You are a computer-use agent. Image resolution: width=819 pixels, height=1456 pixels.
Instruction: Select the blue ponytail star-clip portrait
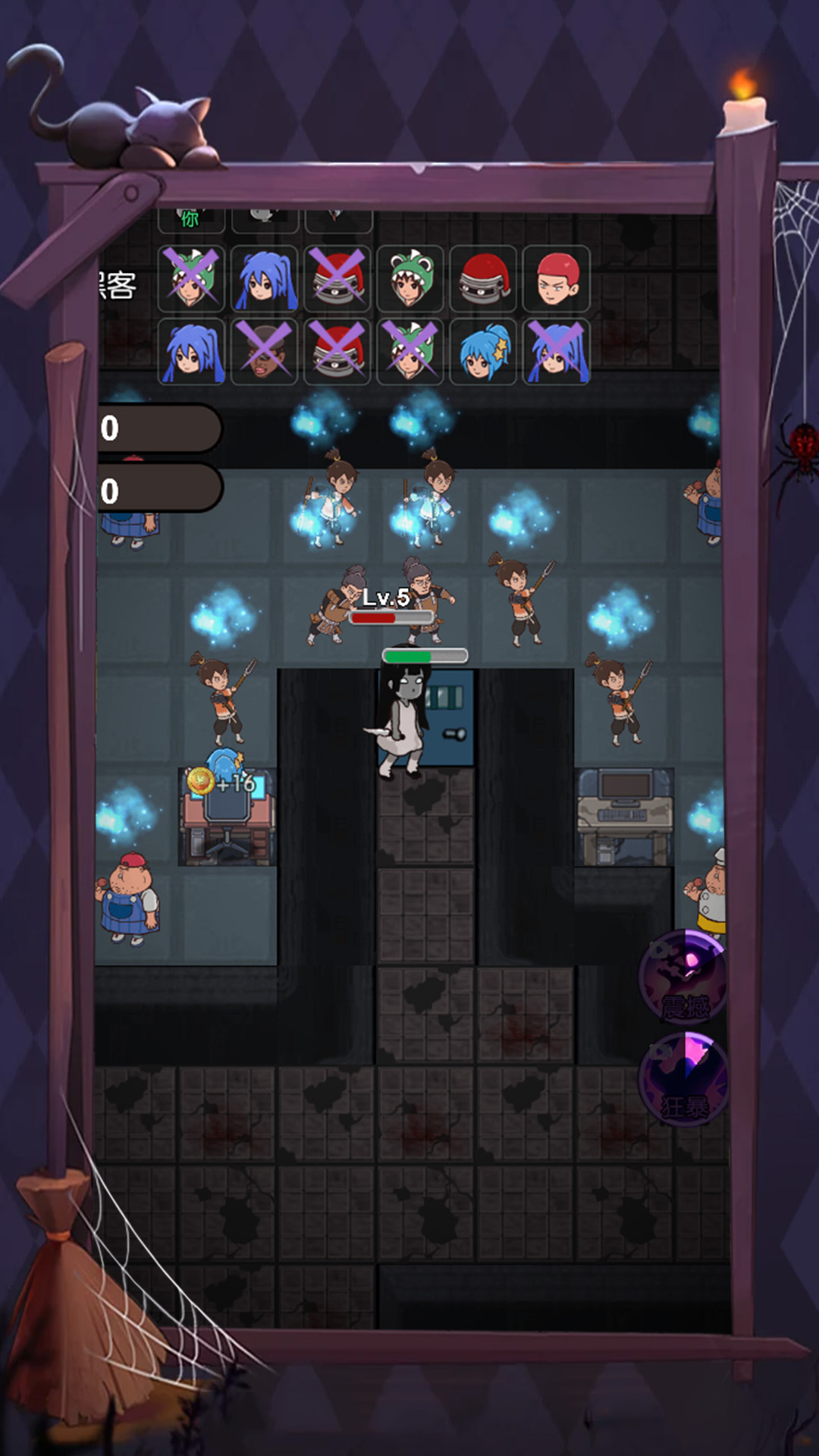[x=484, y=352]
